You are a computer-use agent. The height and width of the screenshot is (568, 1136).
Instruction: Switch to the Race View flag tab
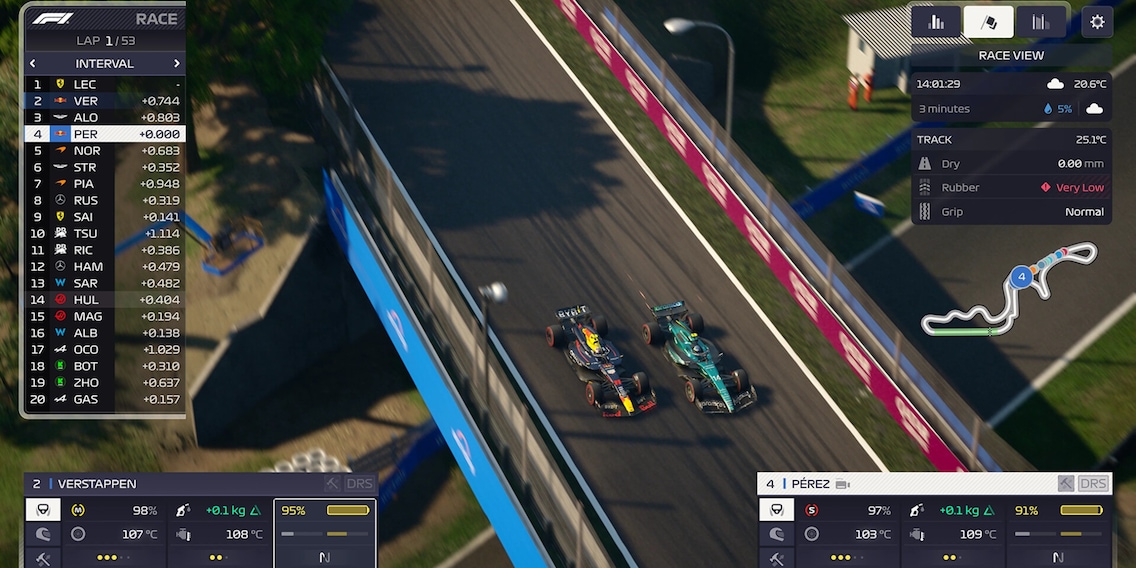(x=988, y=22)
